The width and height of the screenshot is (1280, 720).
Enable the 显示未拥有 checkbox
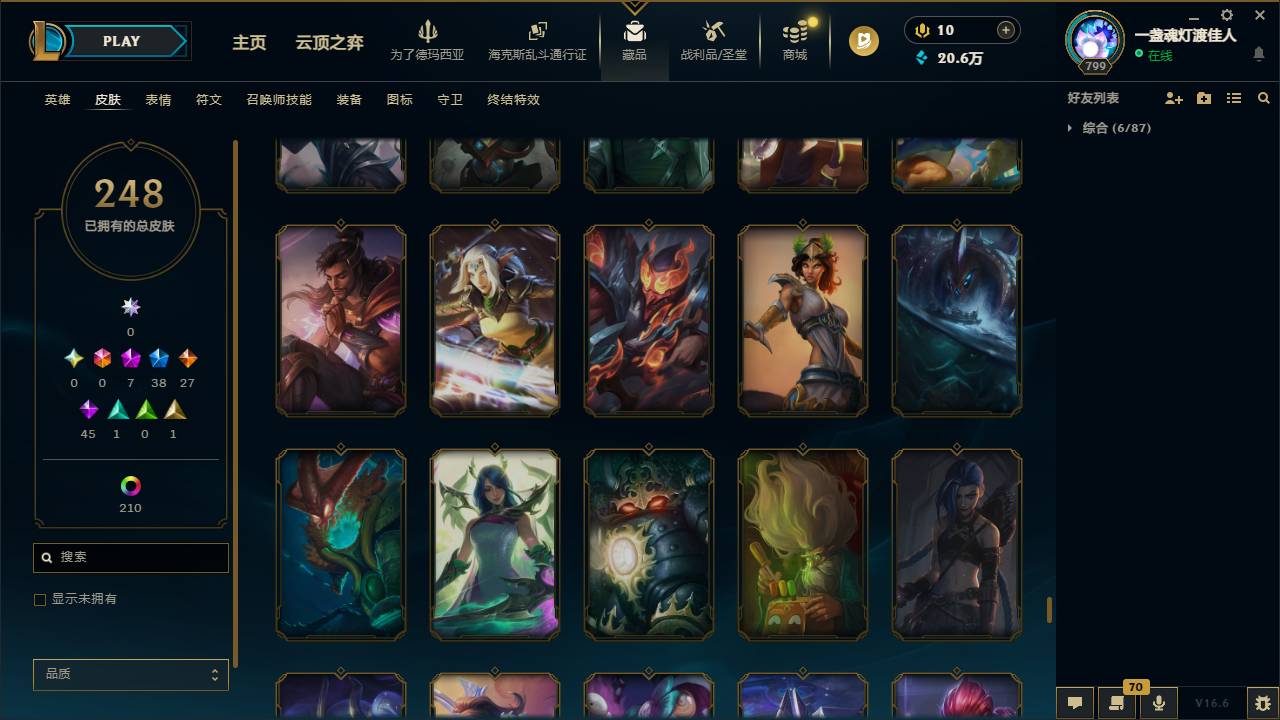40,599
